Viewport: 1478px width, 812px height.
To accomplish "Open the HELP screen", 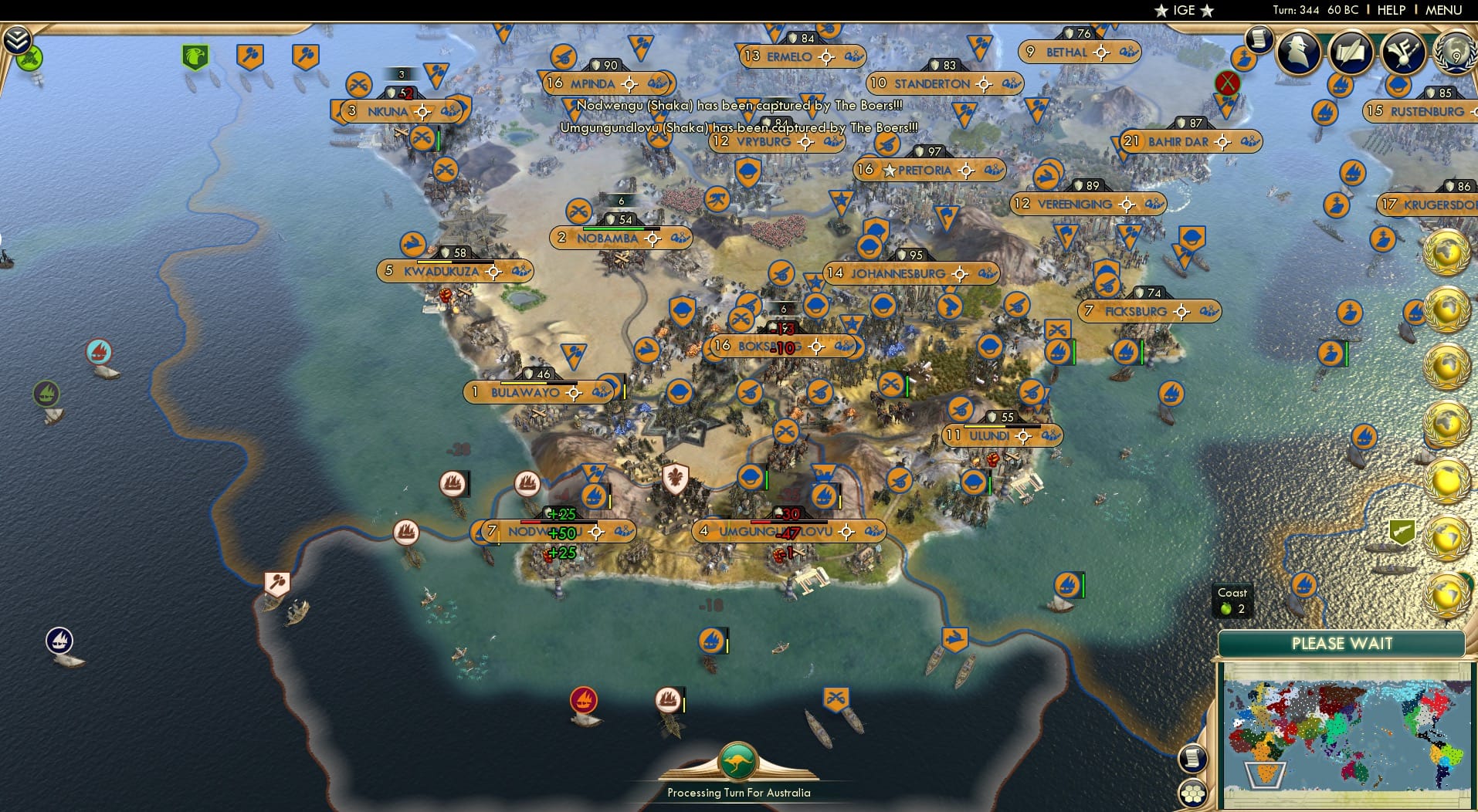I will pos(1392,10).
